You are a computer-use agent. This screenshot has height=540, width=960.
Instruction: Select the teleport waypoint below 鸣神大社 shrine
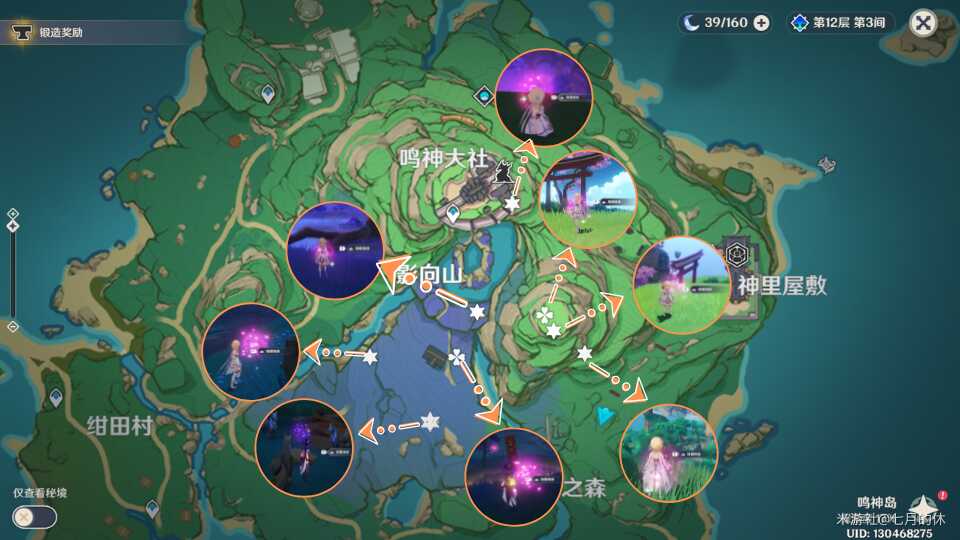point(453,213)
